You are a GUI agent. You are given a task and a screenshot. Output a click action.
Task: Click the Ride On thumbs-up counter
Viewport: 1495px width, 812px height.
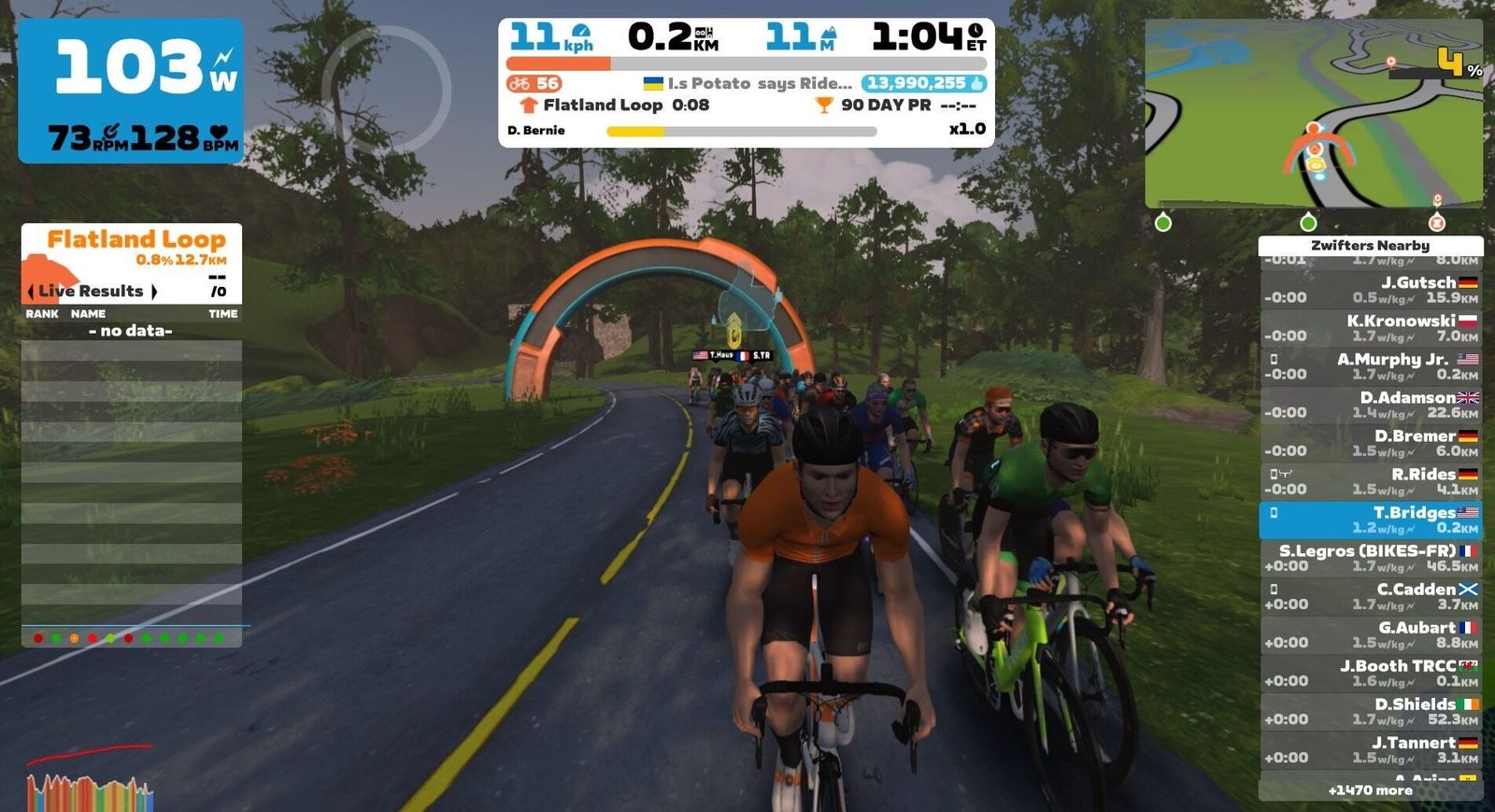tap(923, 83)
